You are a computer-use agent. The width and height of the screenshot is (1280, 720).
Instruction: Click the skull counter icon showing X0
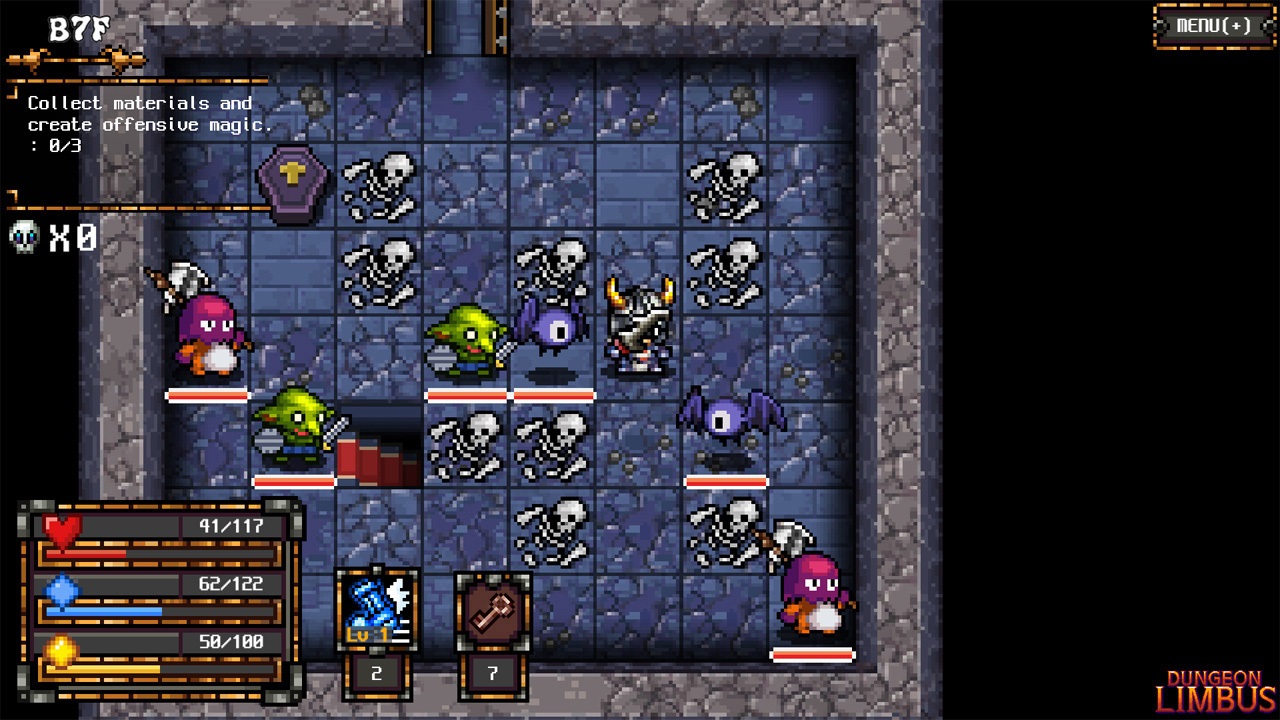tap(22, 238)
